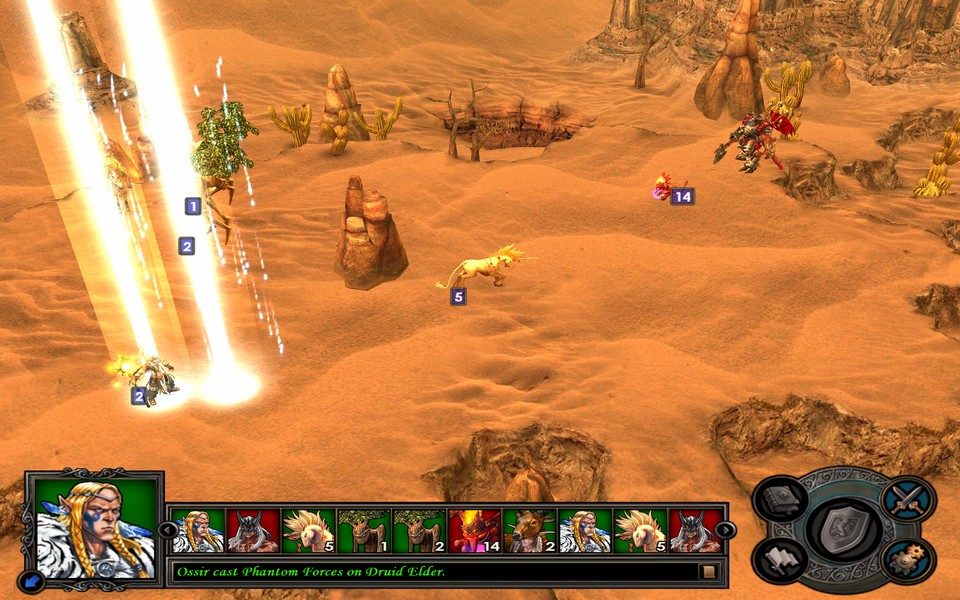
Task: Select the imp portrait showing 14
Action: point(473,531)
